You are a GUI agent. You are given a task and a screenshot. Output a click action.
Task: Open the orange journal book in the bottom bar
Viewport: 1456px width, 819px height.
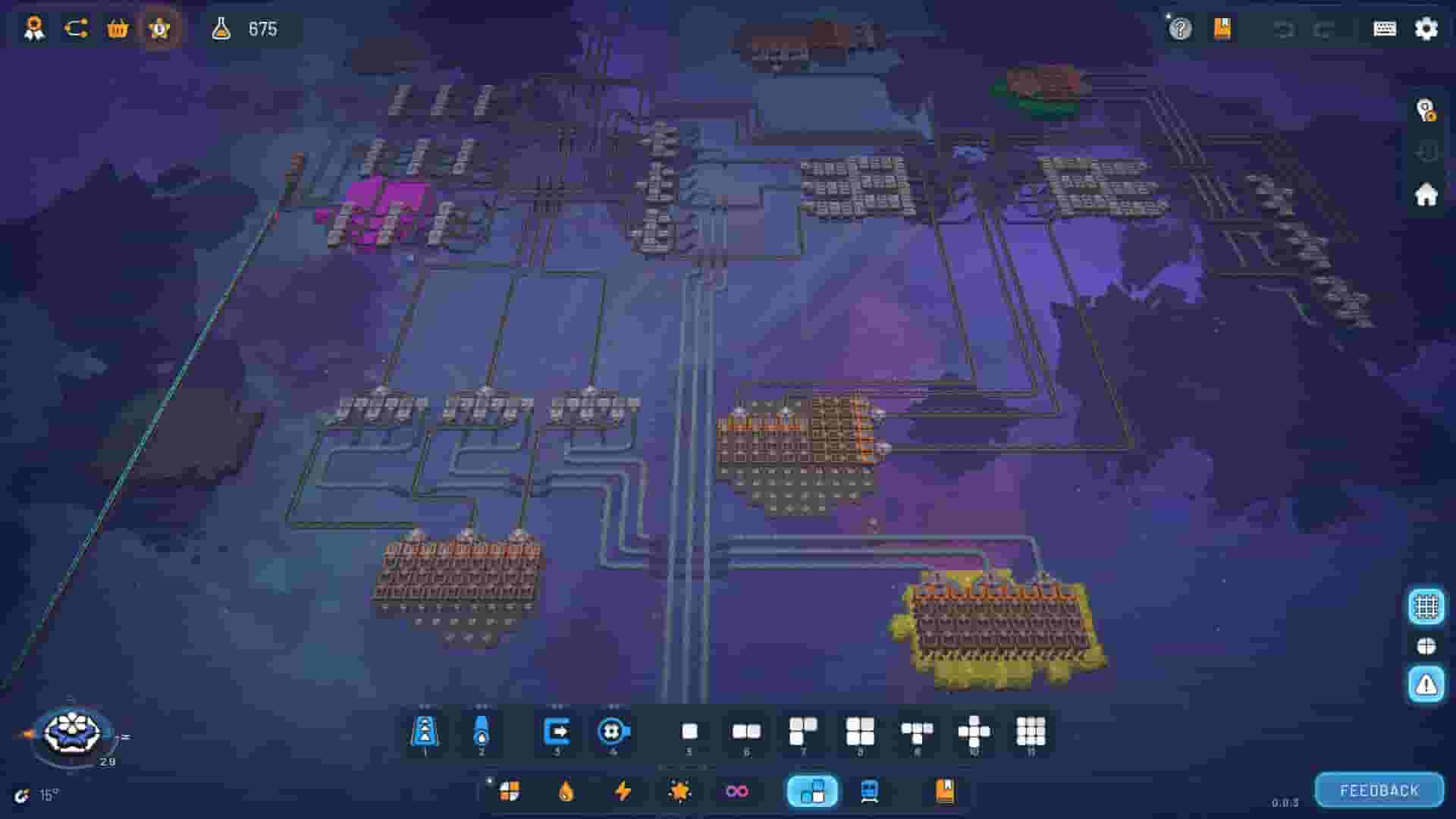point(943,792)
